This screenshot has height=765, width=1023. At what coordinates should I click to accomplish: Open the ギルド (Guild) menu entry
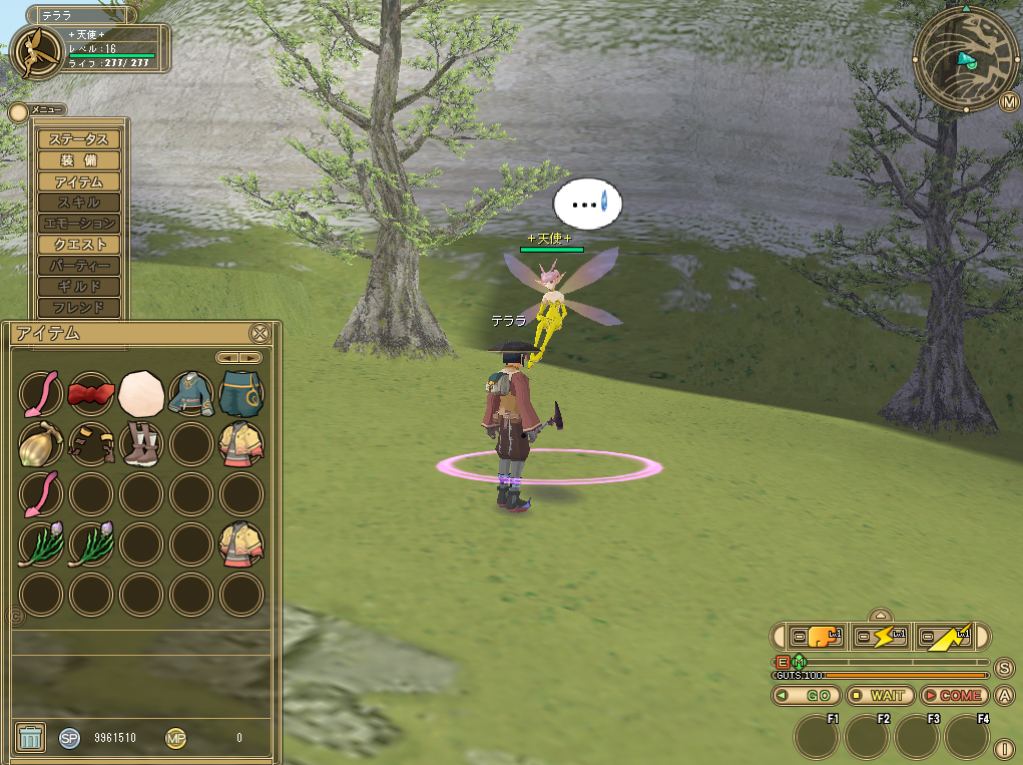pyautogui.click(x=78, y=287)
